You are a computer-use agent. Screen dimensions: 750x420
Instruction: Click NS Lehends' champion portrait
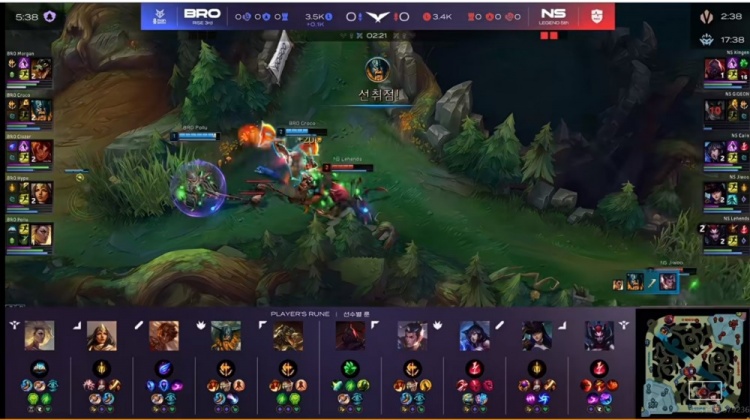tap(714, 234)
